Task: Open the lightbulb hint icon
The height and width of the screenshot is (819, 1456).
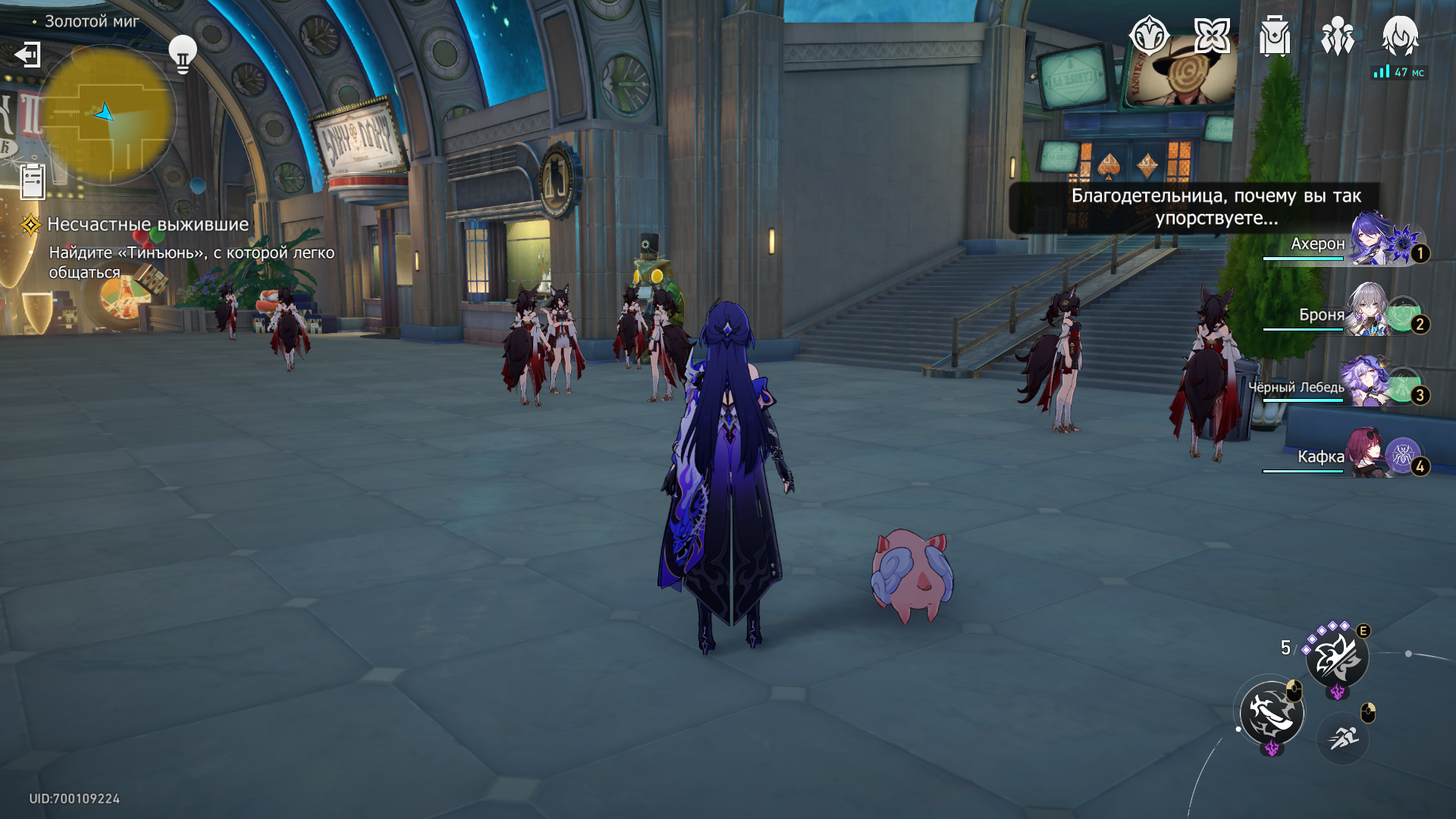Action: (182, 54)
